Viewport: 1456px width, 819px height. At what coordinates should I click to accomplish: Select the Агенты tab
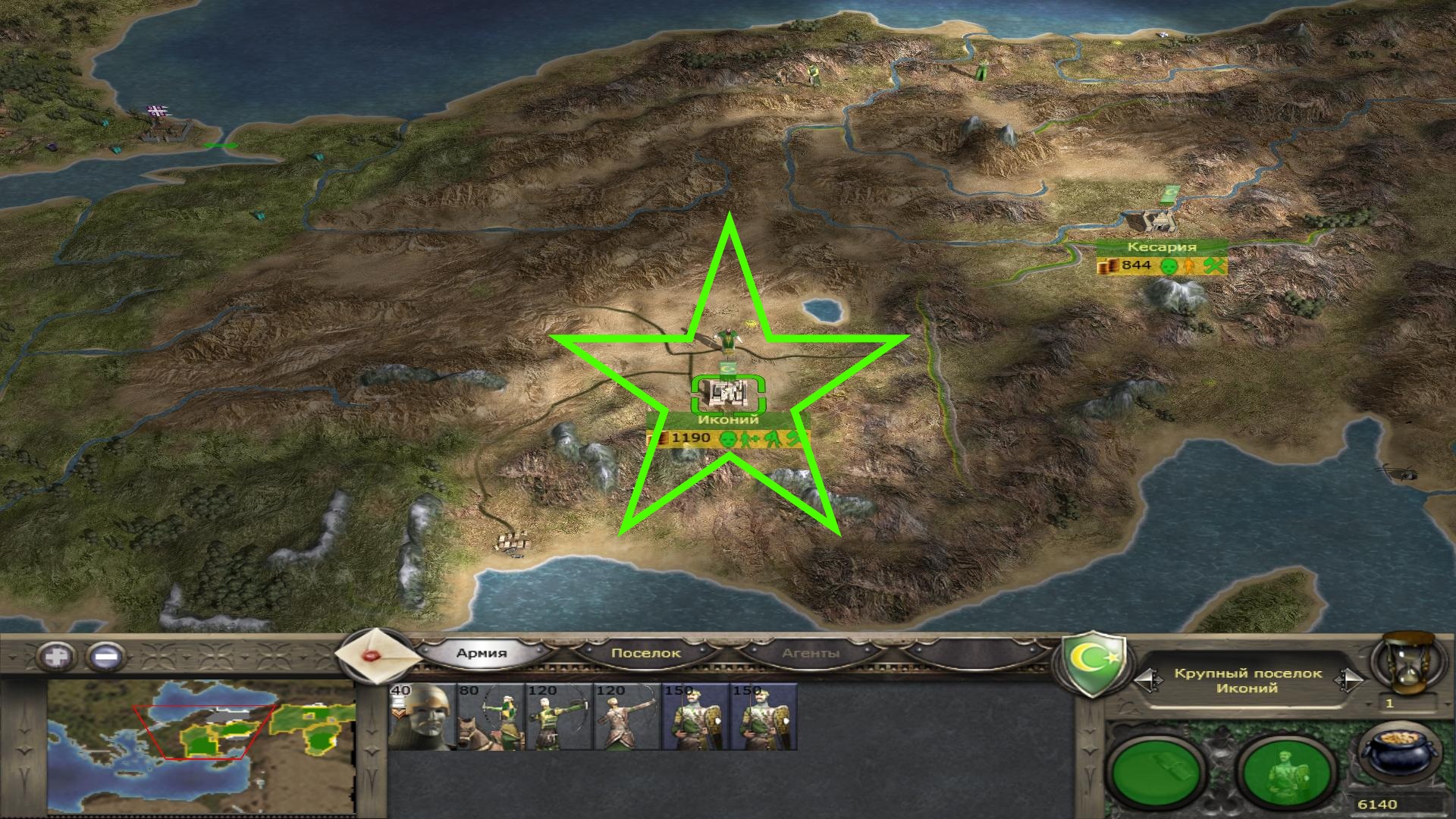[811, 653]
